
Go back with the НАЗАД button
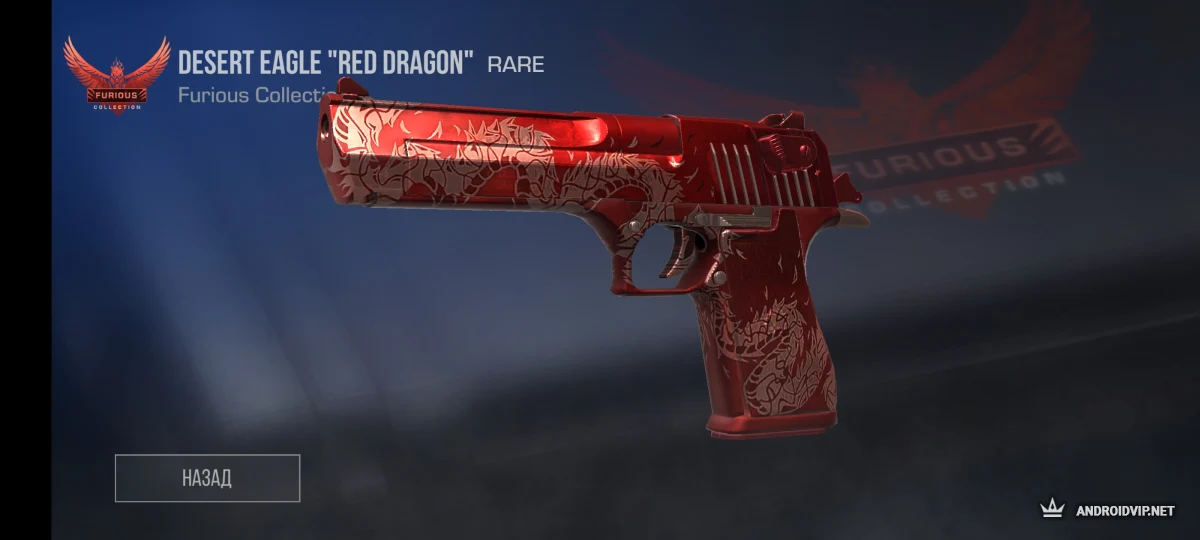[x=207, y=478]
